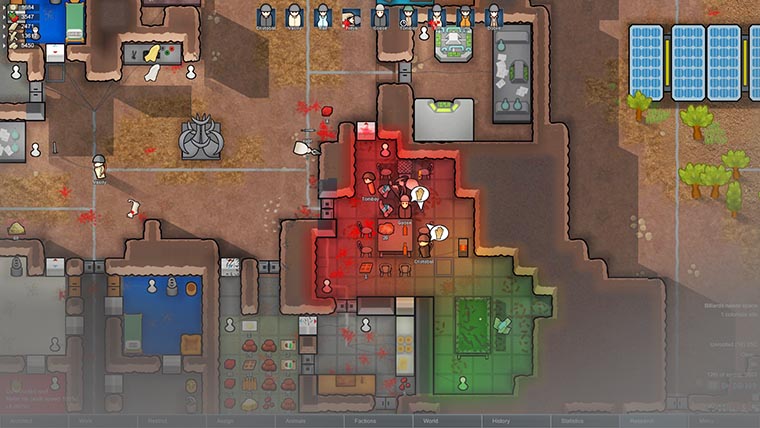Open the Menu tab
This screenshot has height=428, width=760.
(707, 422)
